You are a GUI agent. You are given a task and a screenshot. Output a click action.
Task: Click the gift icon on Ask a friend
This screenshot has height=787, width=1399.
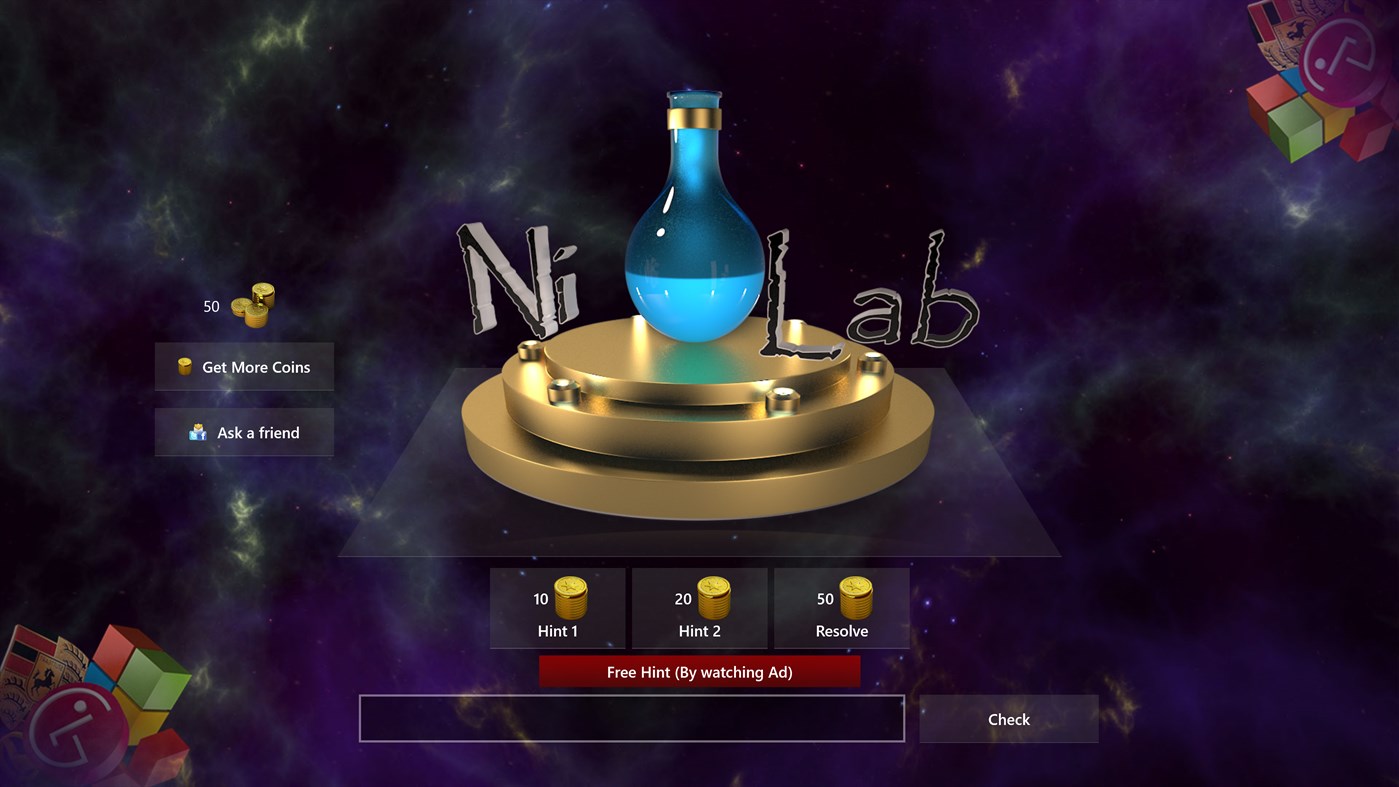click(198, 432)
